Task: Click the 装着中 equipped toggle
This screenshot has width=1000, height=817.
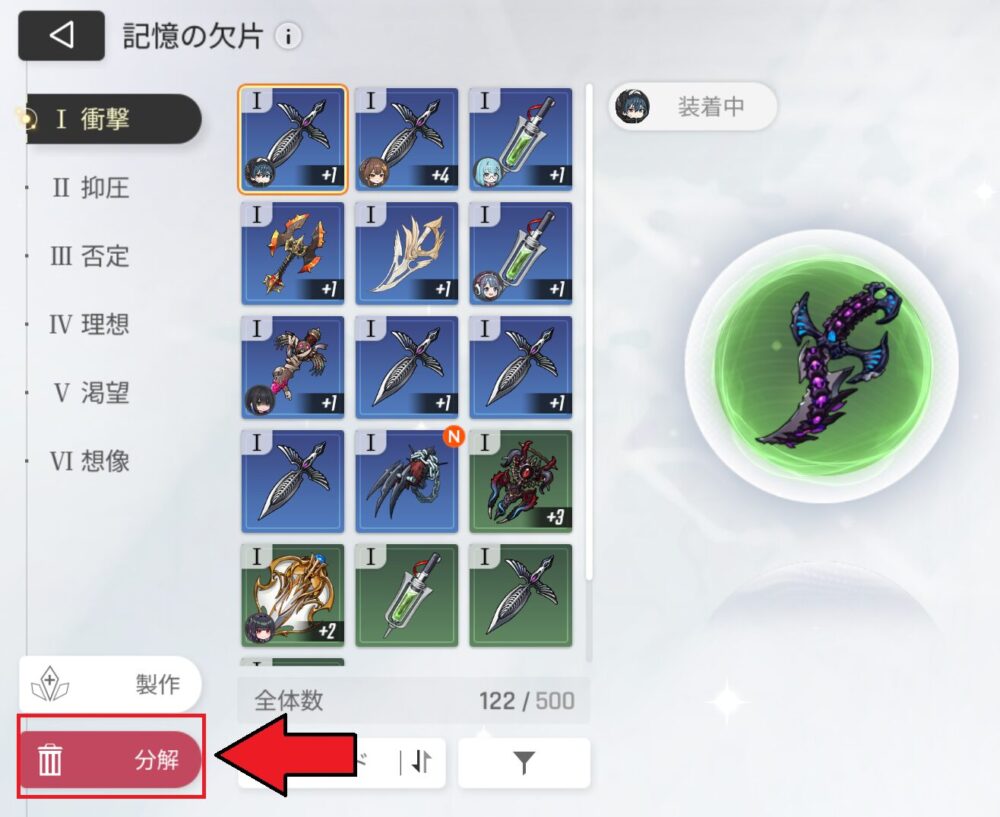Action: 692,107
